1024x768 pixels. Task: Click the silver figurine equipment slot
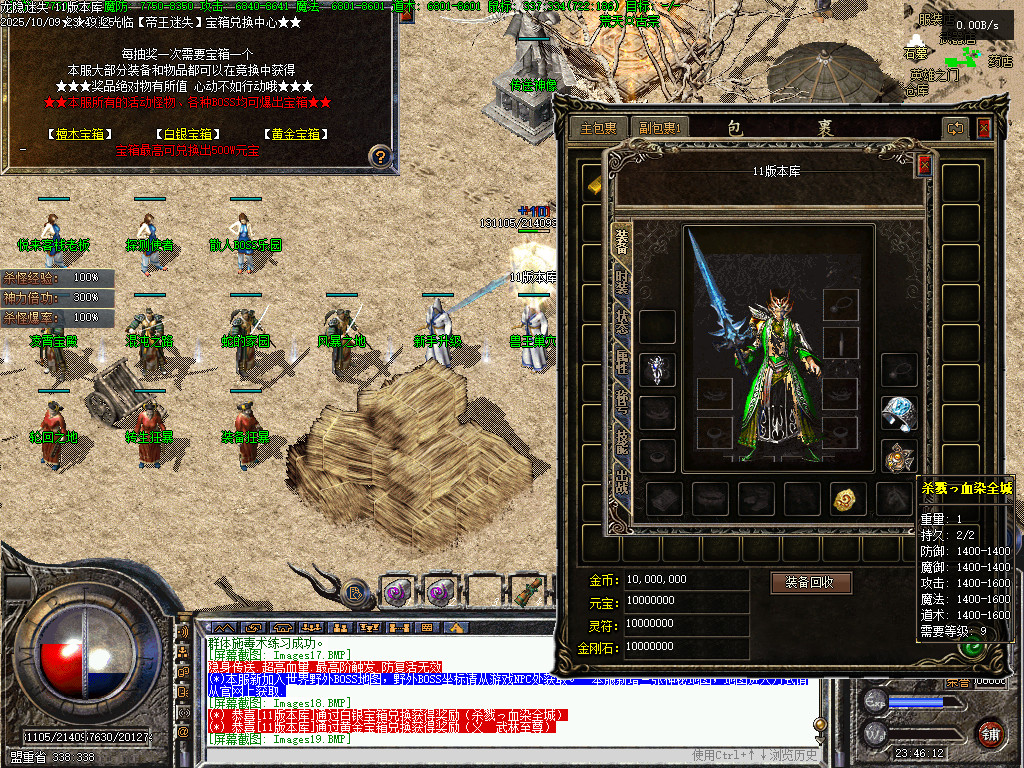point(657,369)
